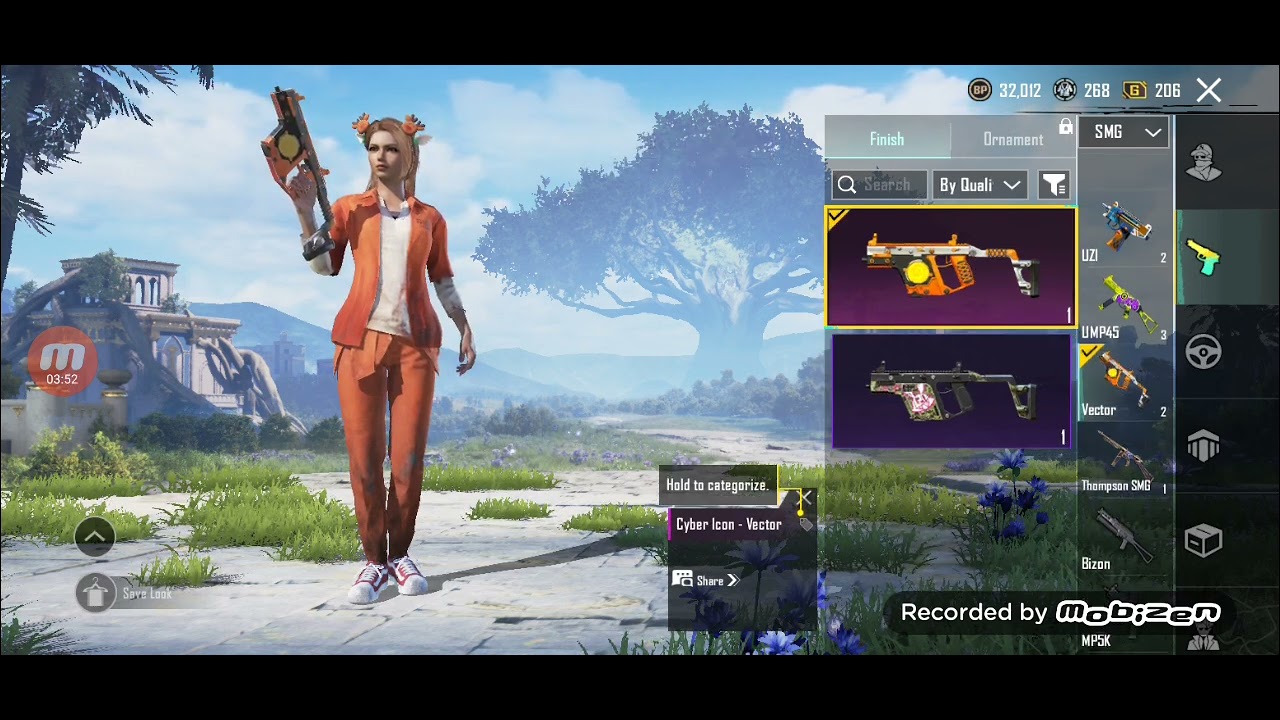
Task: Choose UZI in the weapon list
Action: (x=1124, y=232)
